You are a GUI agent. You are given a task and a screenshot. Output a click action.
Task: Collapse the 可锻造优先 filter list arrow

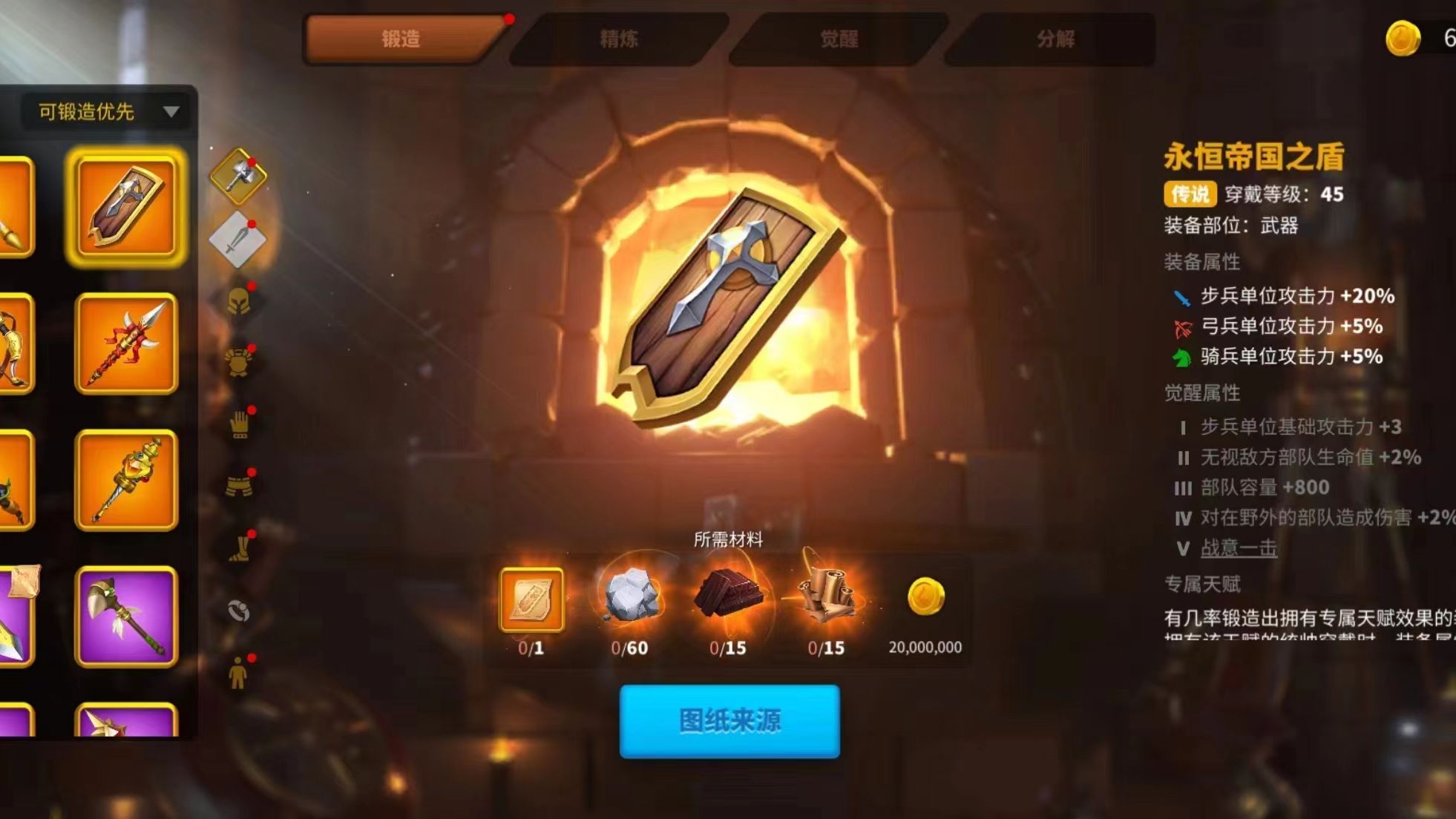click(173, 113)
